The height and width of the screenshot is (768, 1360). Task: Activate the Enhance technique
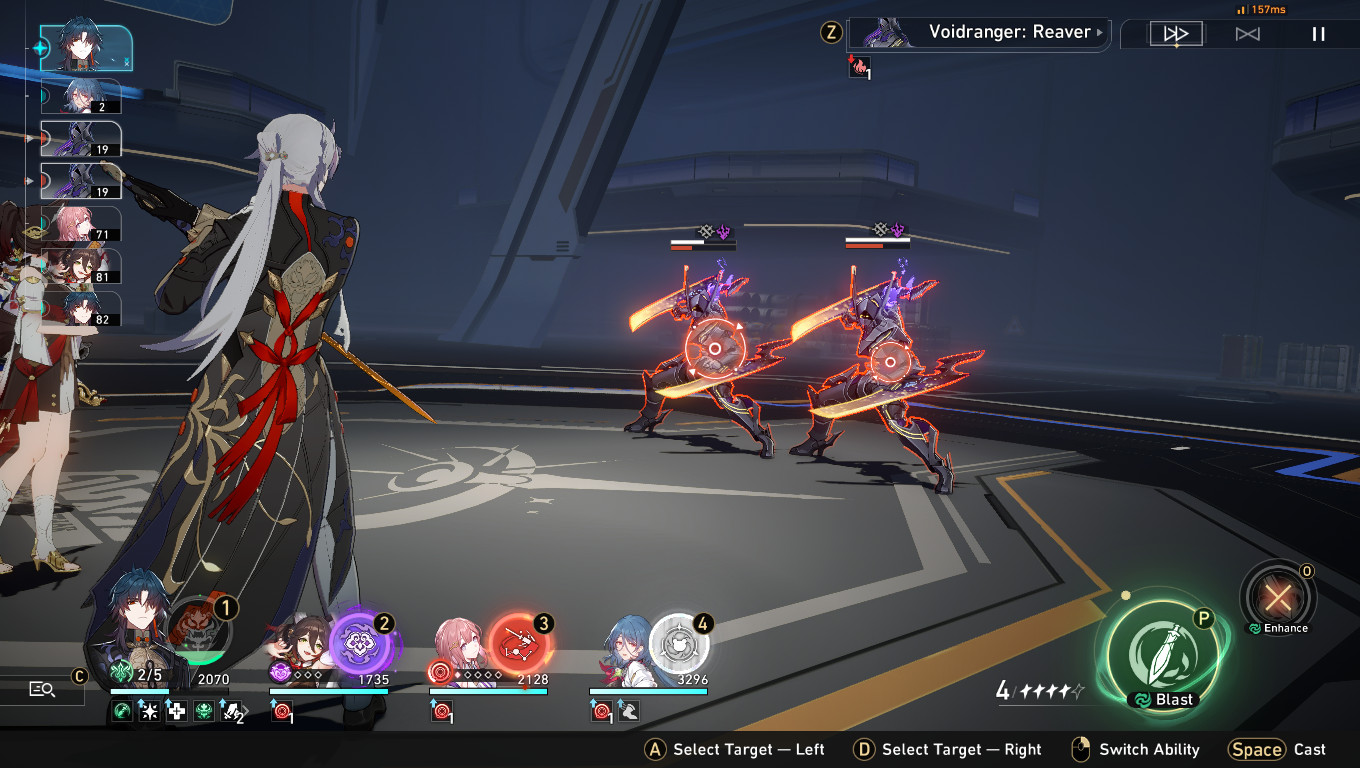[x=1278, y=598]
